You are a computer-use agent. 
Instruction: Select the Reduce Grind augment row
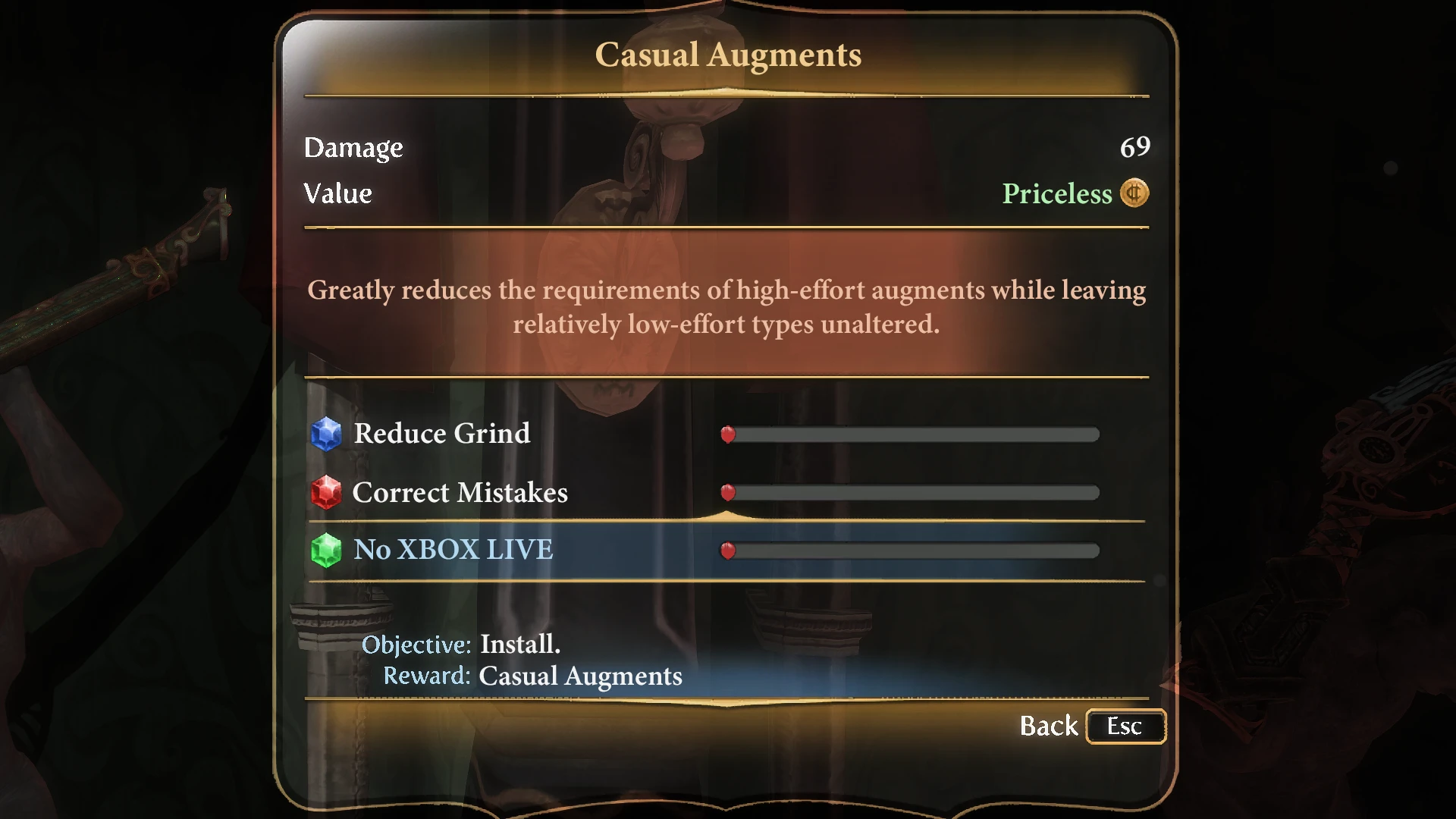442,434
